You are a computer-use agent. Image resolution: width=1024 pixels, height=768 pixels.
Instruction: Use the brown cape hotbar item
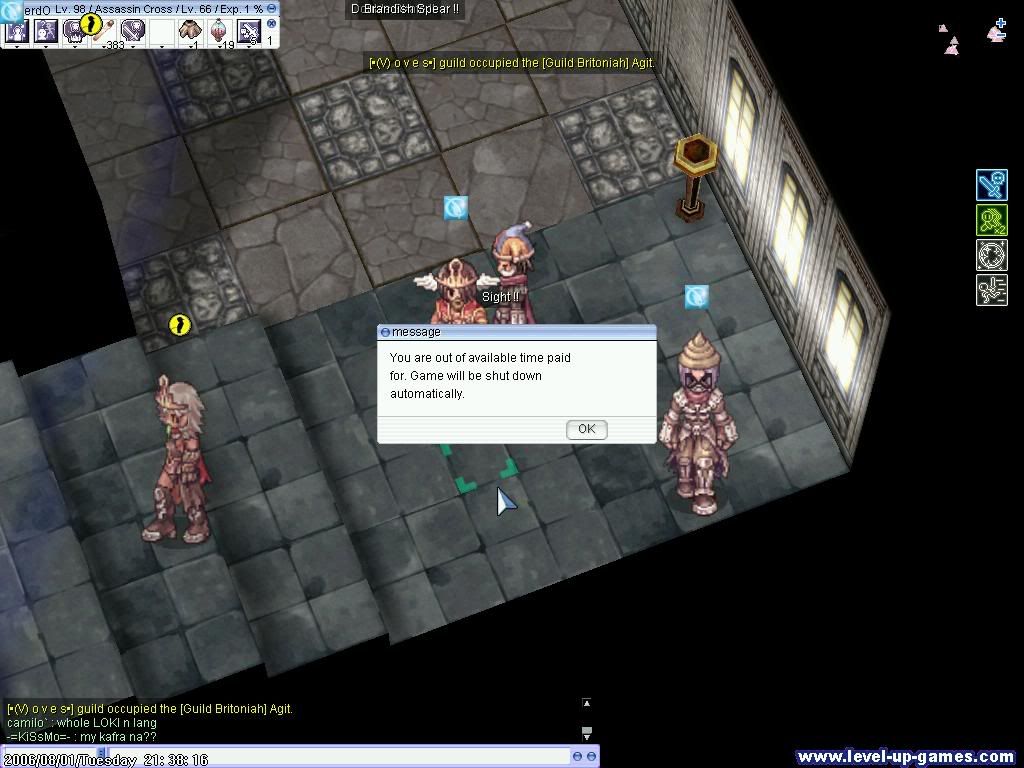(x=190, y=31)
